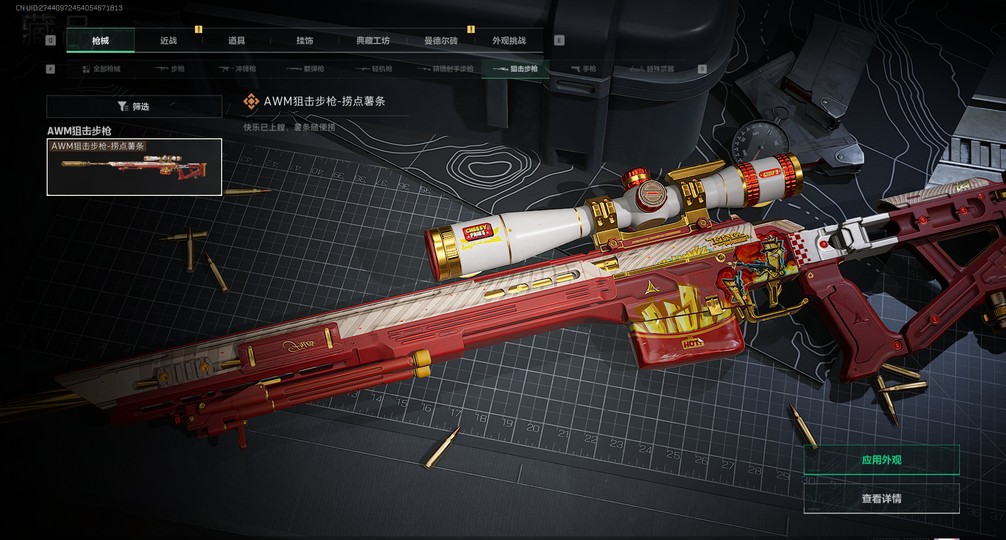
Task: Go to the 曼德尔砖 tab
Action: click(x=440, y=41)
